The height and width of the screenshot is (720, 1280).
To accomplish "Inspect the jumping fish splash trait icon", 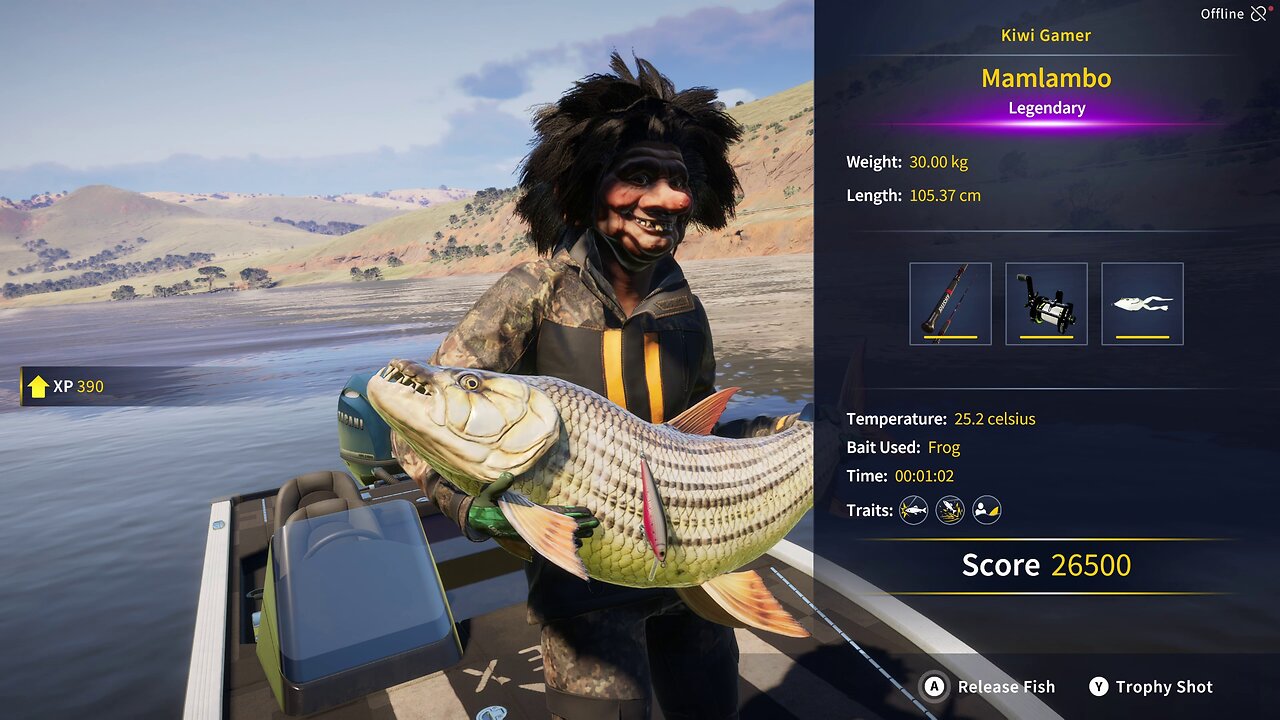I will (950, 511).
